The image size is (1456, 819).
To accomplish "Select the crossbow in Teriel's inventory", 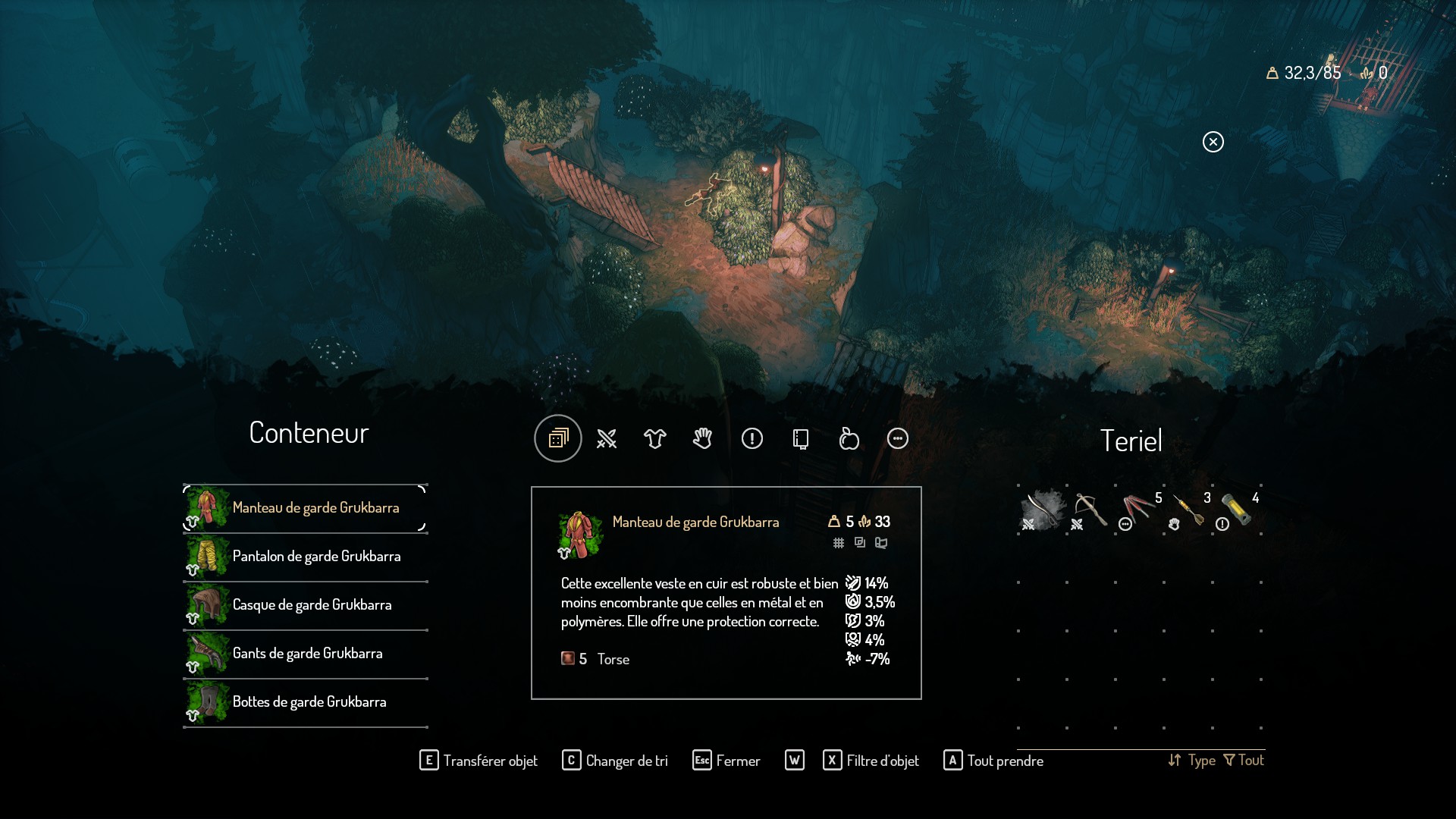I will pos(1090,510).
